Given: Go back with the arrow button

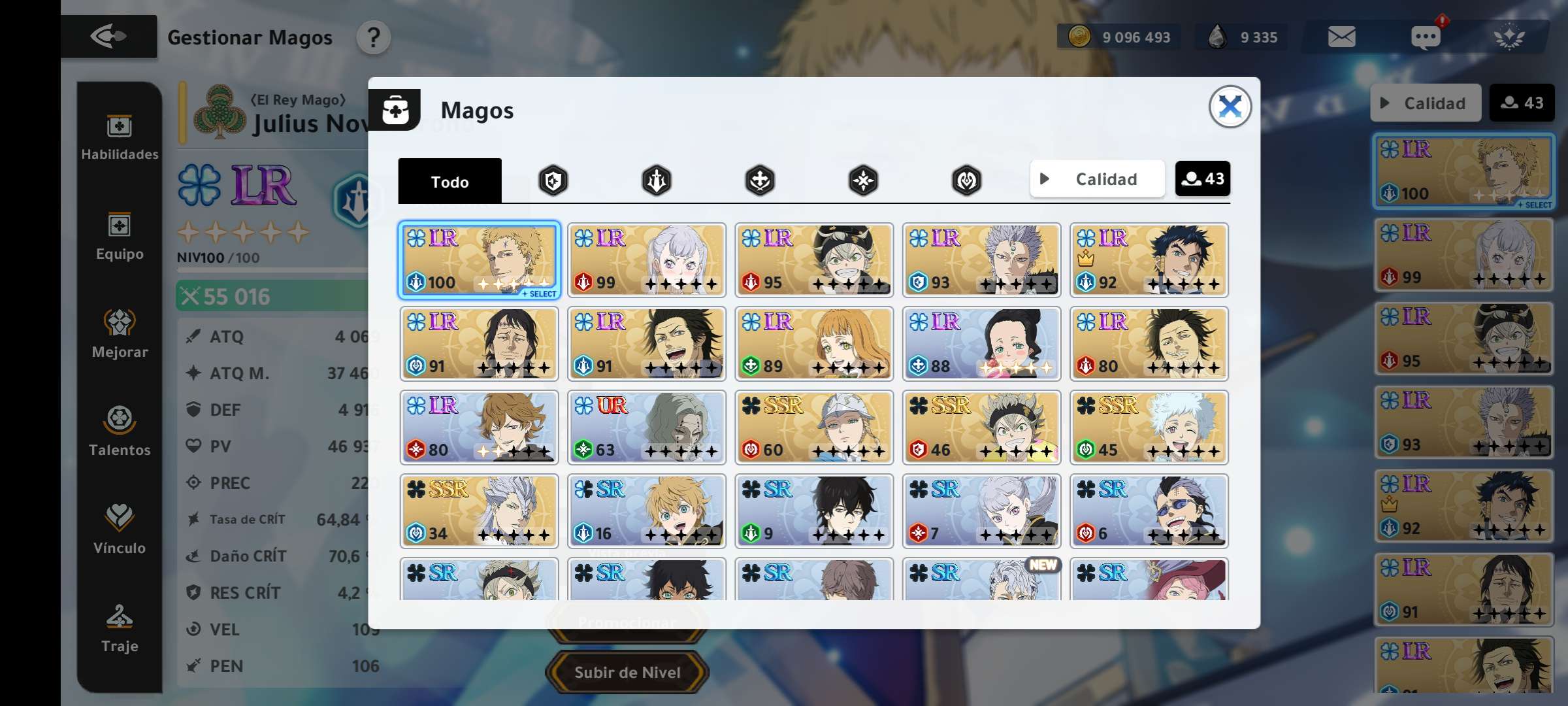Looking at the screenshot, I should point(108,37).
